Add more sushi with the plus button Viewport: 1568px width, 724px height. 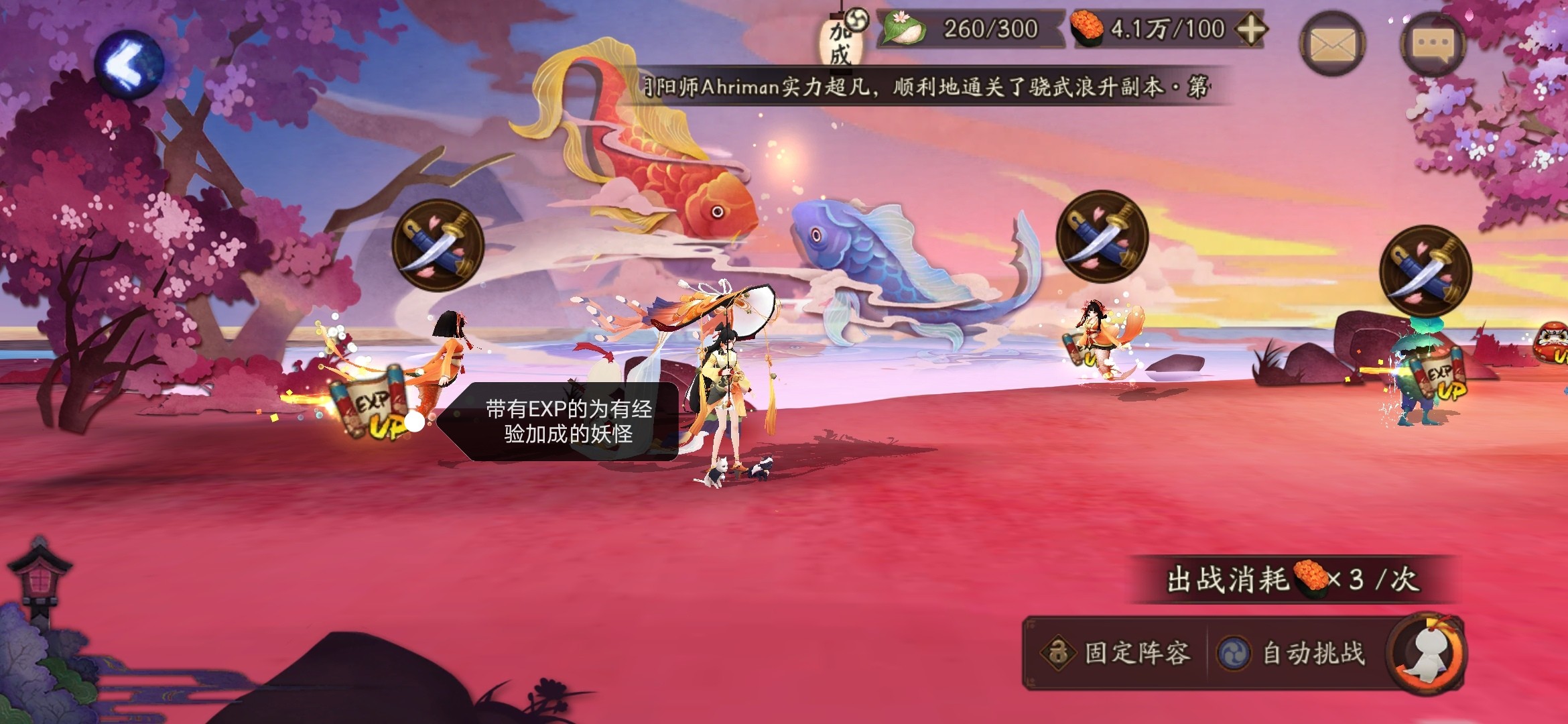pos(1250,29)
